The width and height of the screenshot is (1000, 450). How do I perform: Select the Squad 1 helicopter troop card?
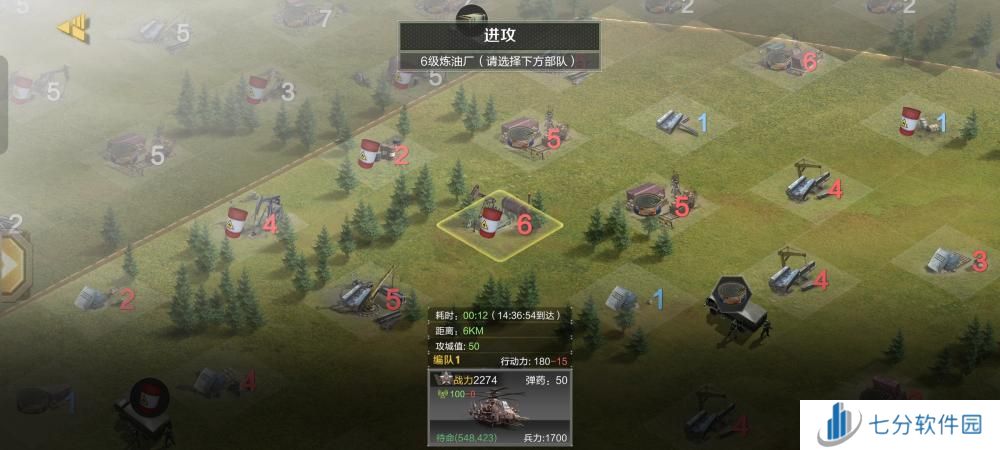500,408
